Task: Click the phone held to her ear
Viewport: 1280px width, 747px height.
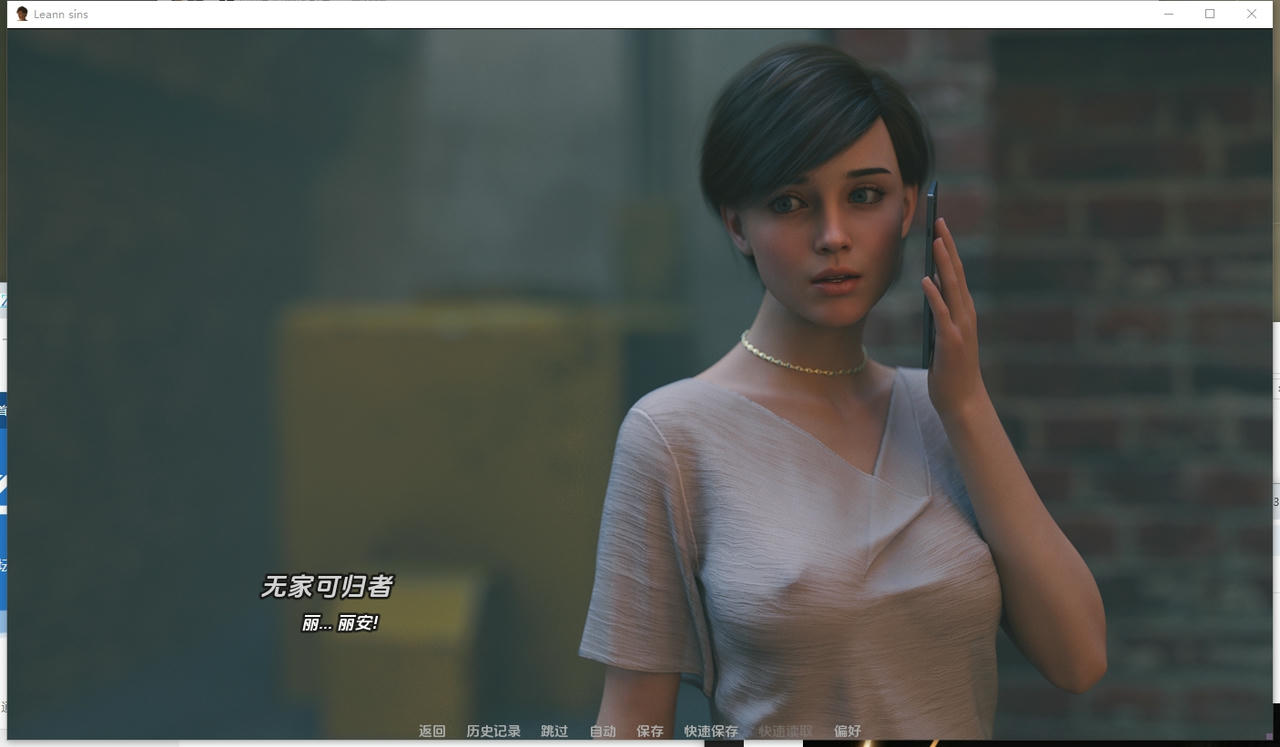Action: 930,270
